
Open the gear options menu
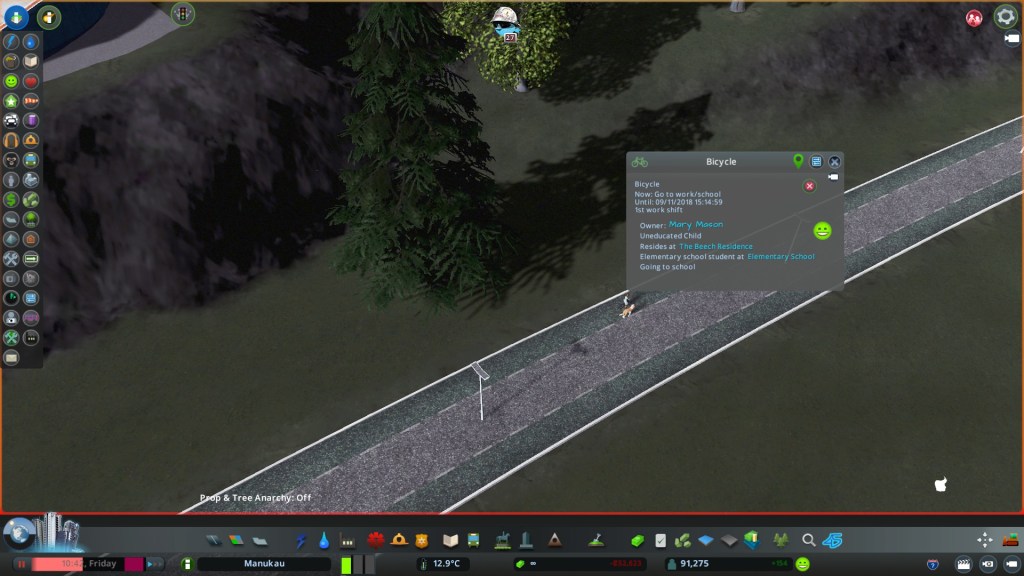(1005, 17)
